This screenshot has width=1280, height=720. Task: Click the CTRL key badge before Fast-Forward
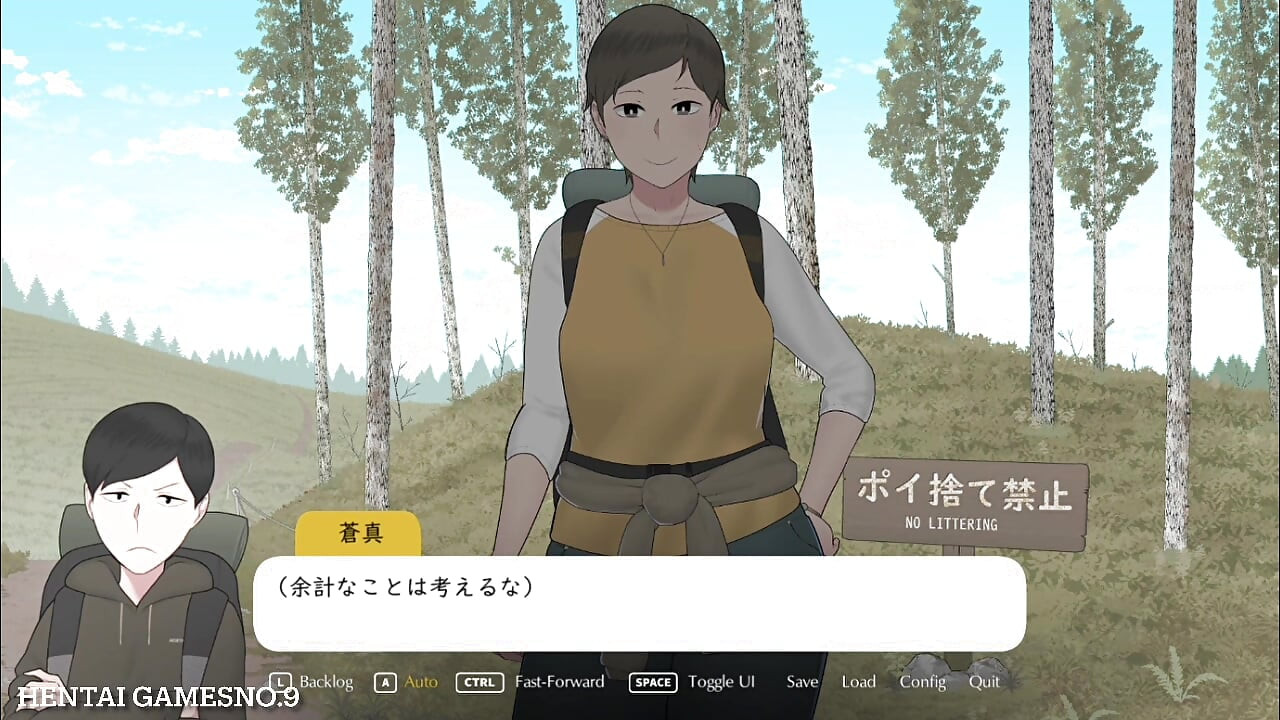point(479,682)
